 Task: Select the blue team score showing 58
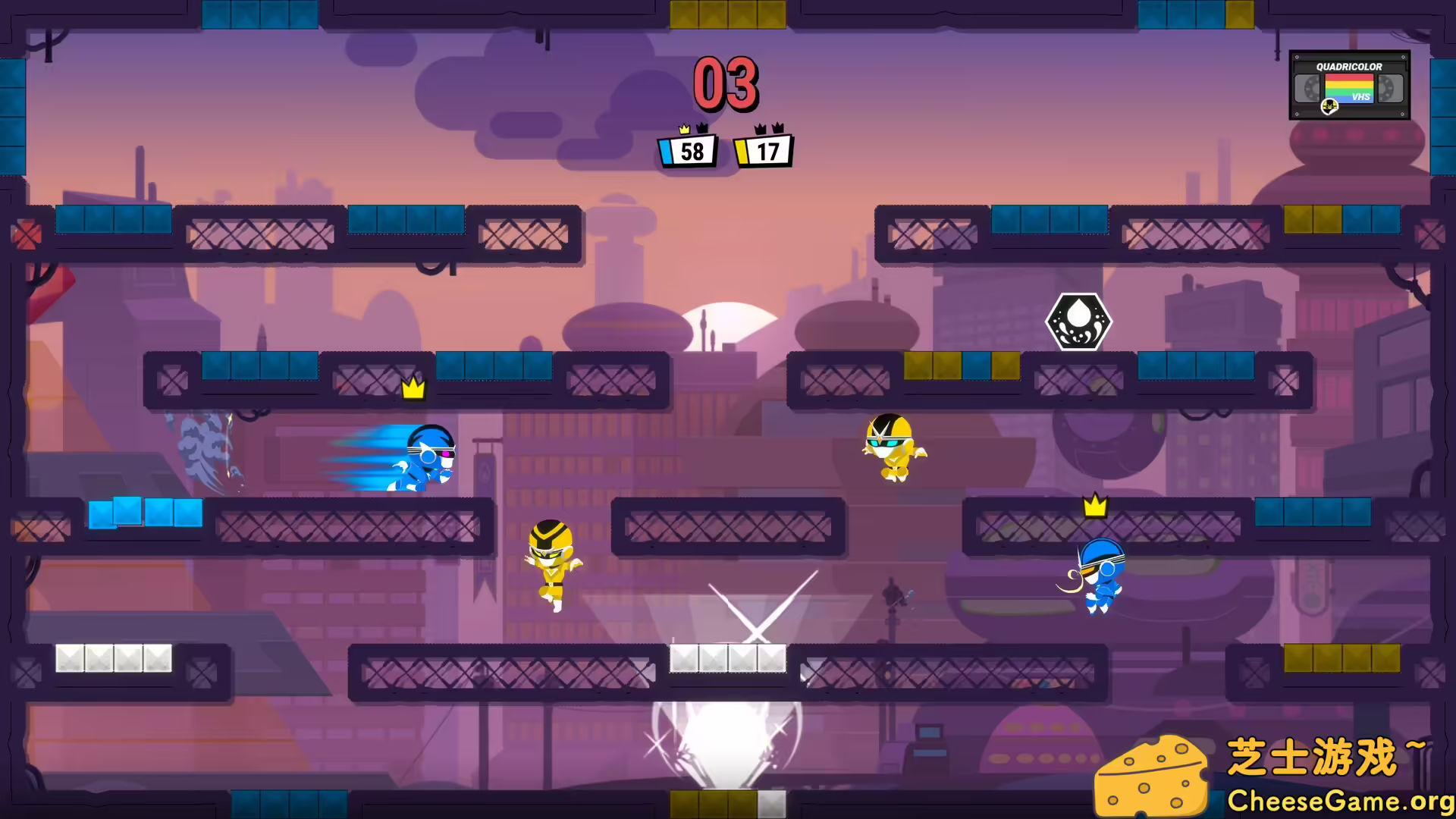[x=689, y=152]
